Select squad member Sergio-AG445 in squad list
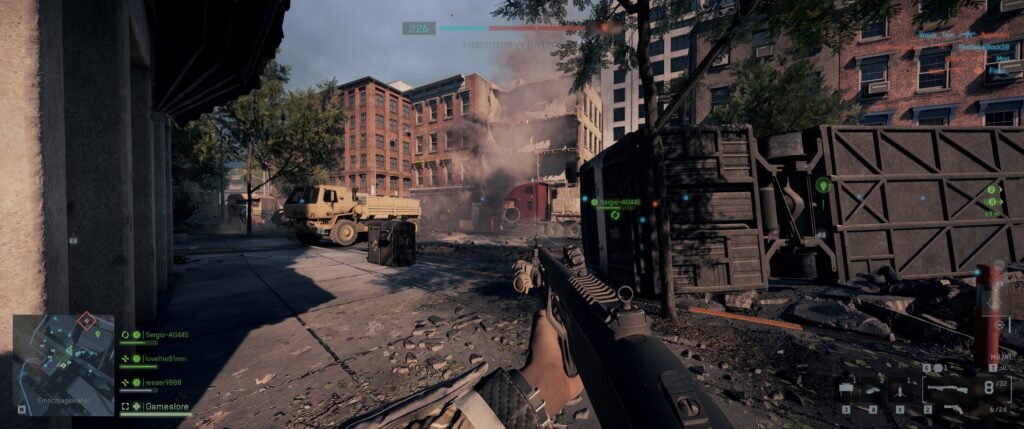The width and height of the screenshot is (1024, 429). click(154, 335)
